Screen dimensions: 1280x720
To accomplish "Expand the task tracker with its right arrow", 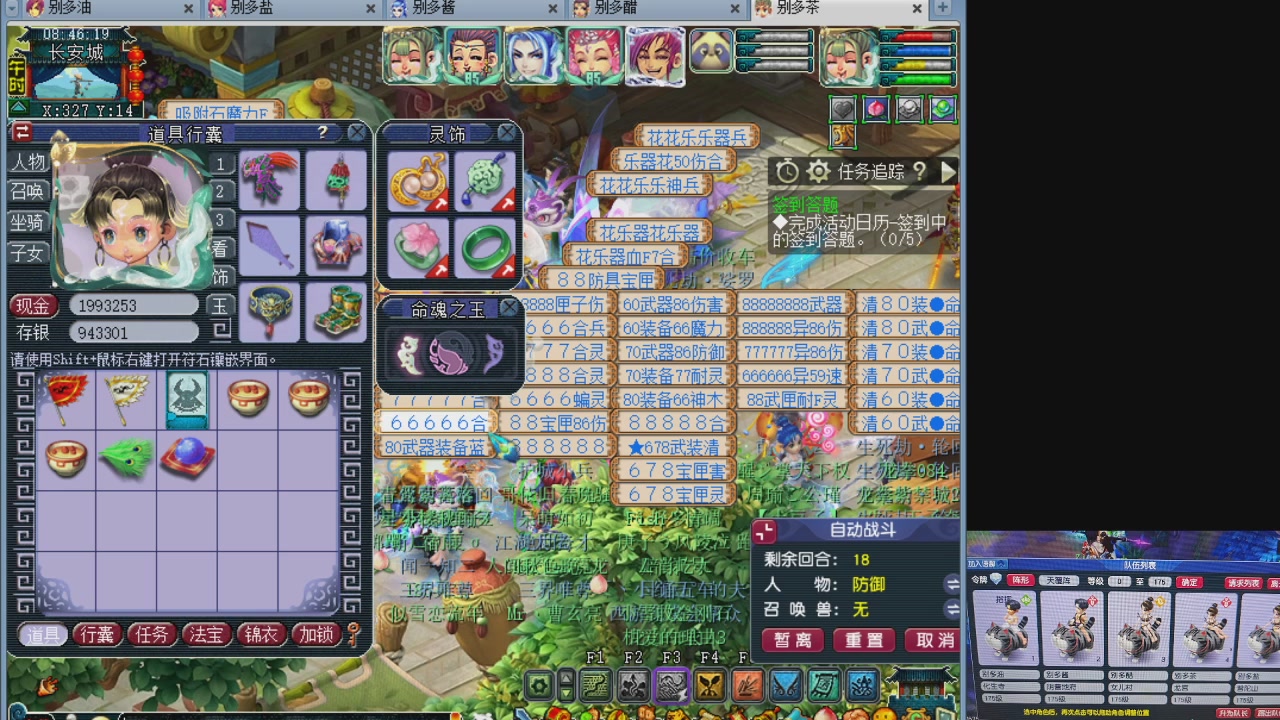I will pos(948,172).
